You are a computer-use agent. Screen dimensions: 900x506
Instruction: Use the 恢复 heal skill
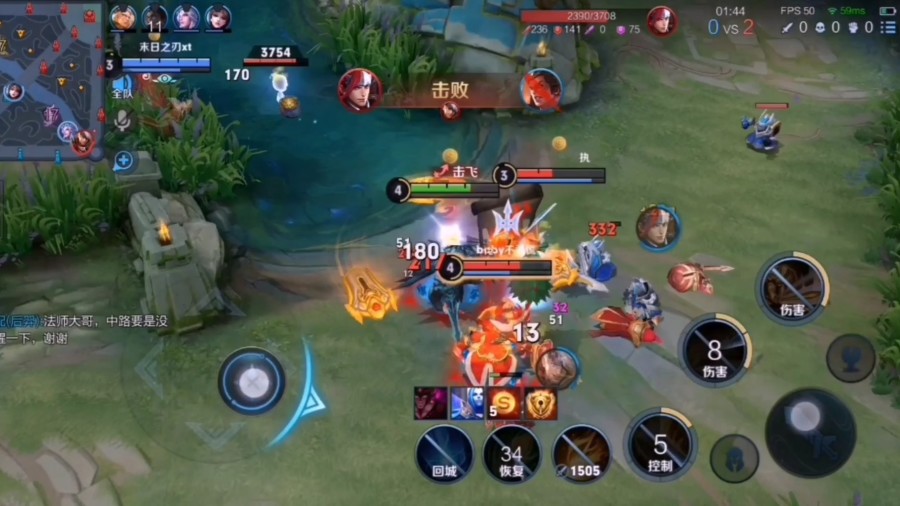[512, 453]
